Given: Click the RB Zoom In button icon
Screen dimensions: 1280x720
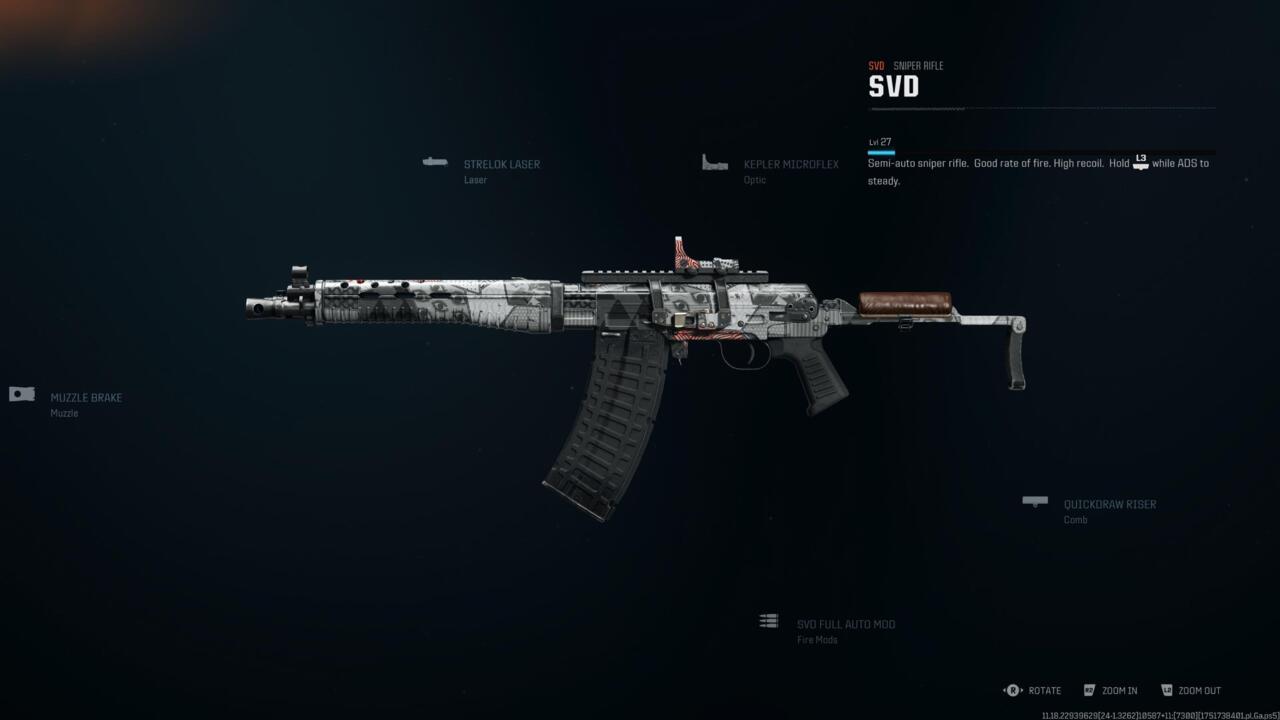Looking at the screenshot, I should click(1089, 690).
